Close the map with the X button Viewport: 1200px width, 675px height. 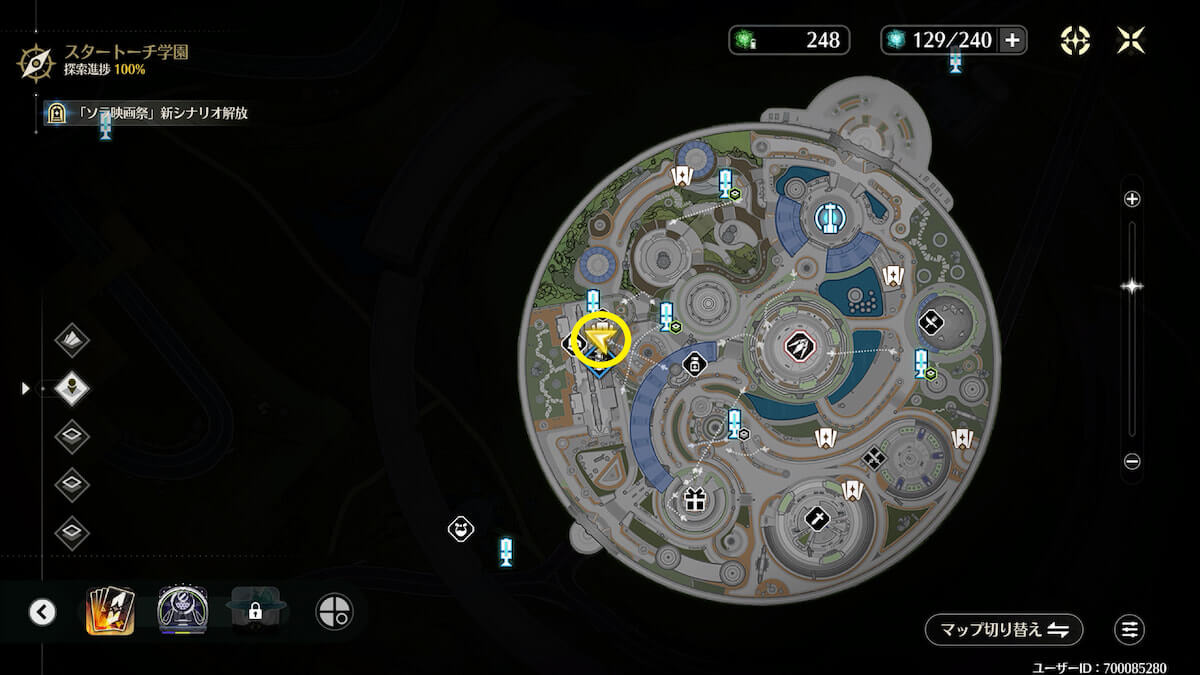click(1131, 40)
